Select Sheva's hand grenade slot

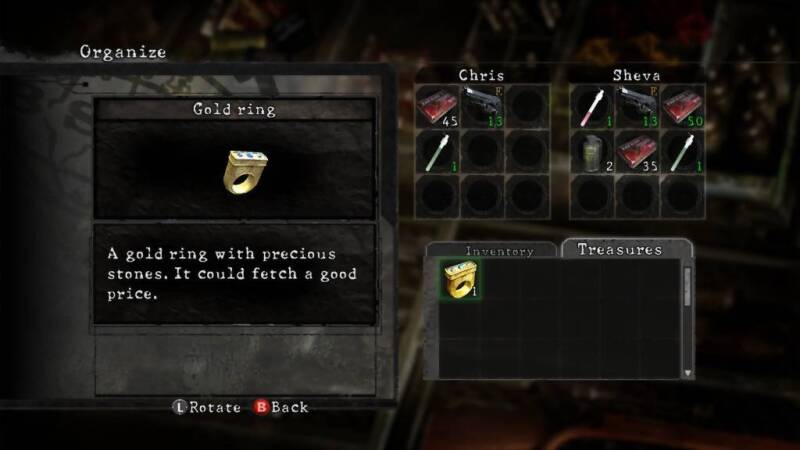point(592,151)
